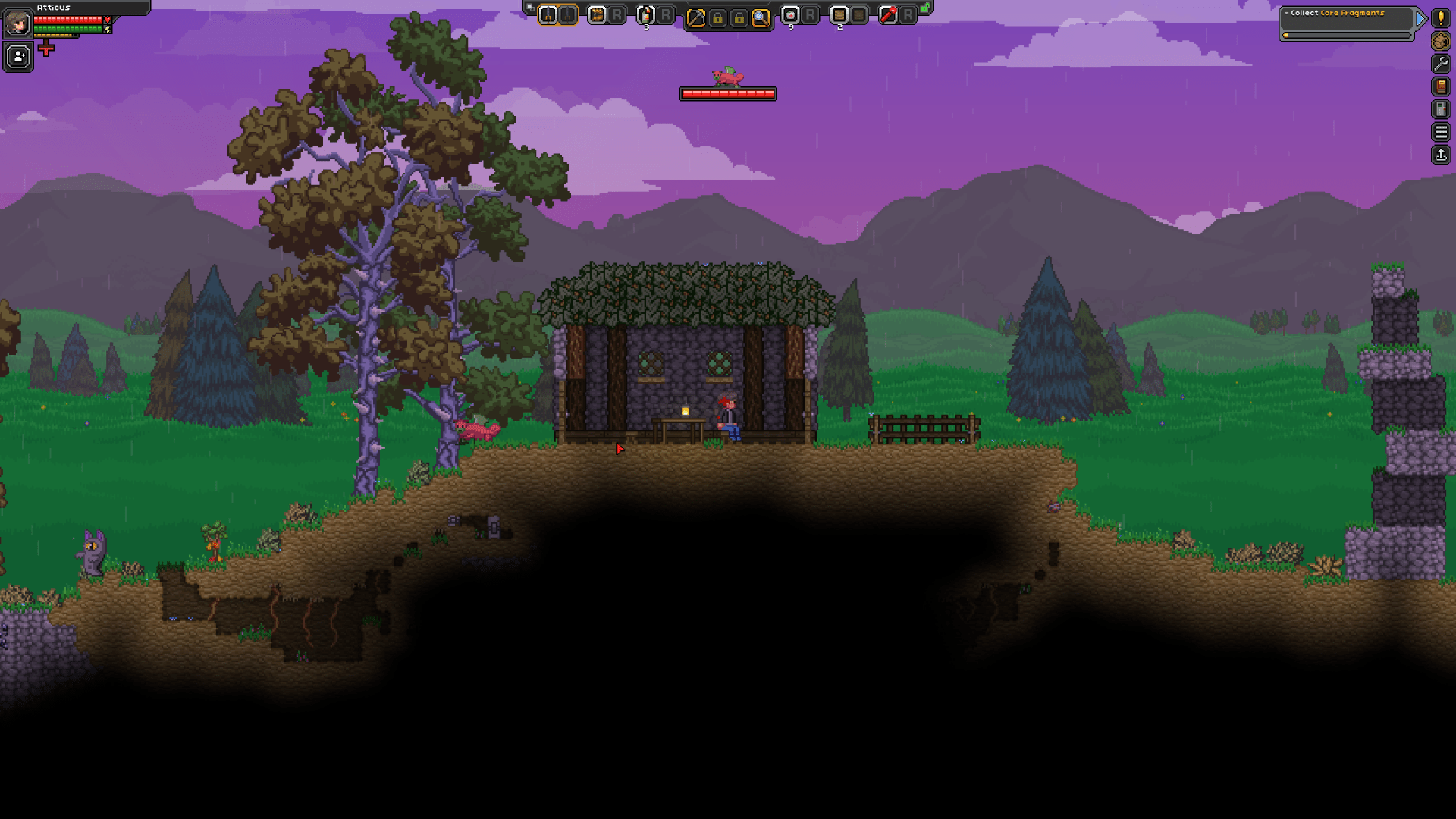The height and width of the screenshot is (819, 1456).
Task: Equip the red flashlight hotbar slot
Action: [x=888, y=14]
